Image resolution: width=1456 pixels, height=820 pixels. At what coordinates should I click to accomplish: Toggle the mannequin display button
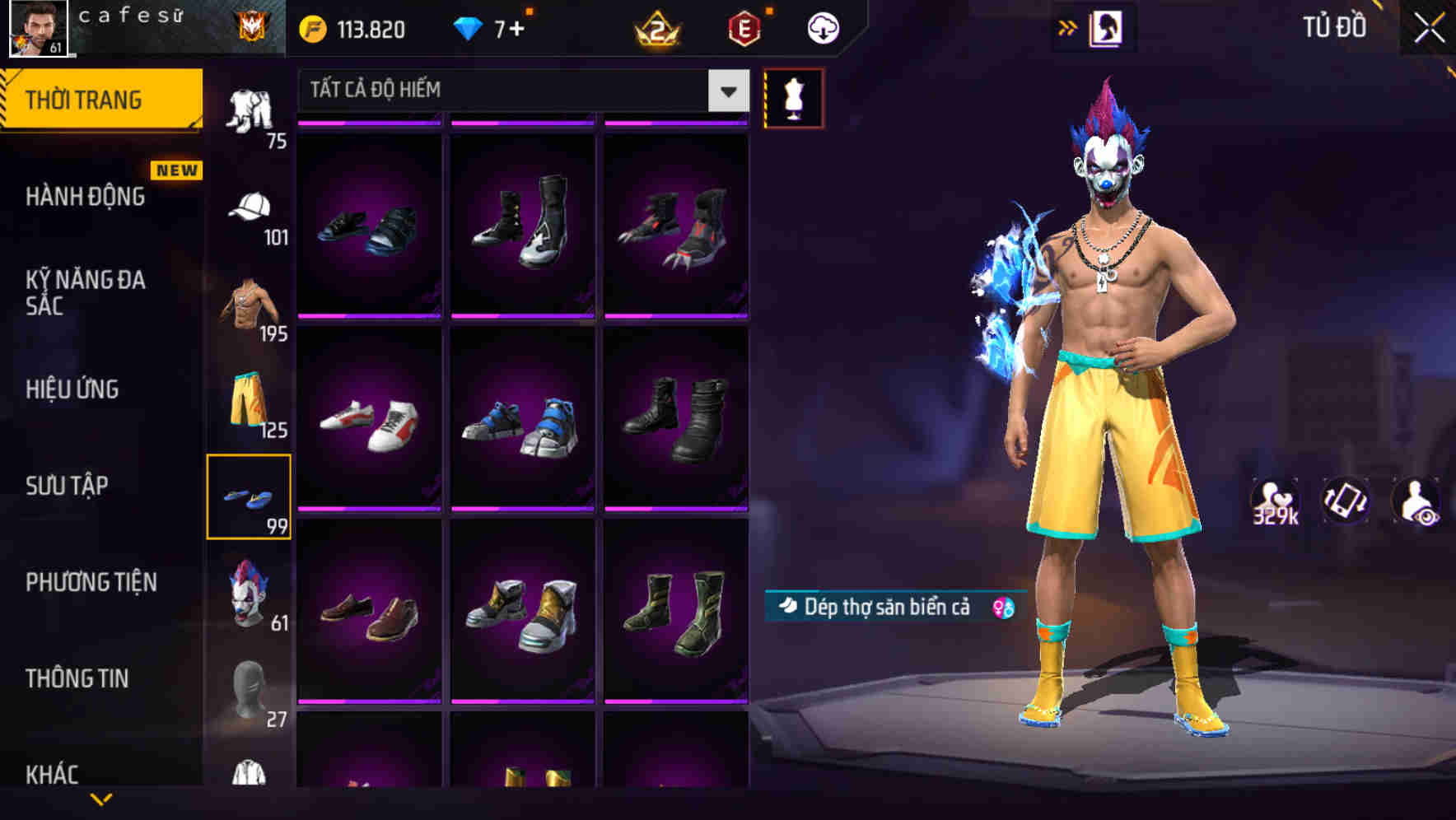(x=794, y=97)
